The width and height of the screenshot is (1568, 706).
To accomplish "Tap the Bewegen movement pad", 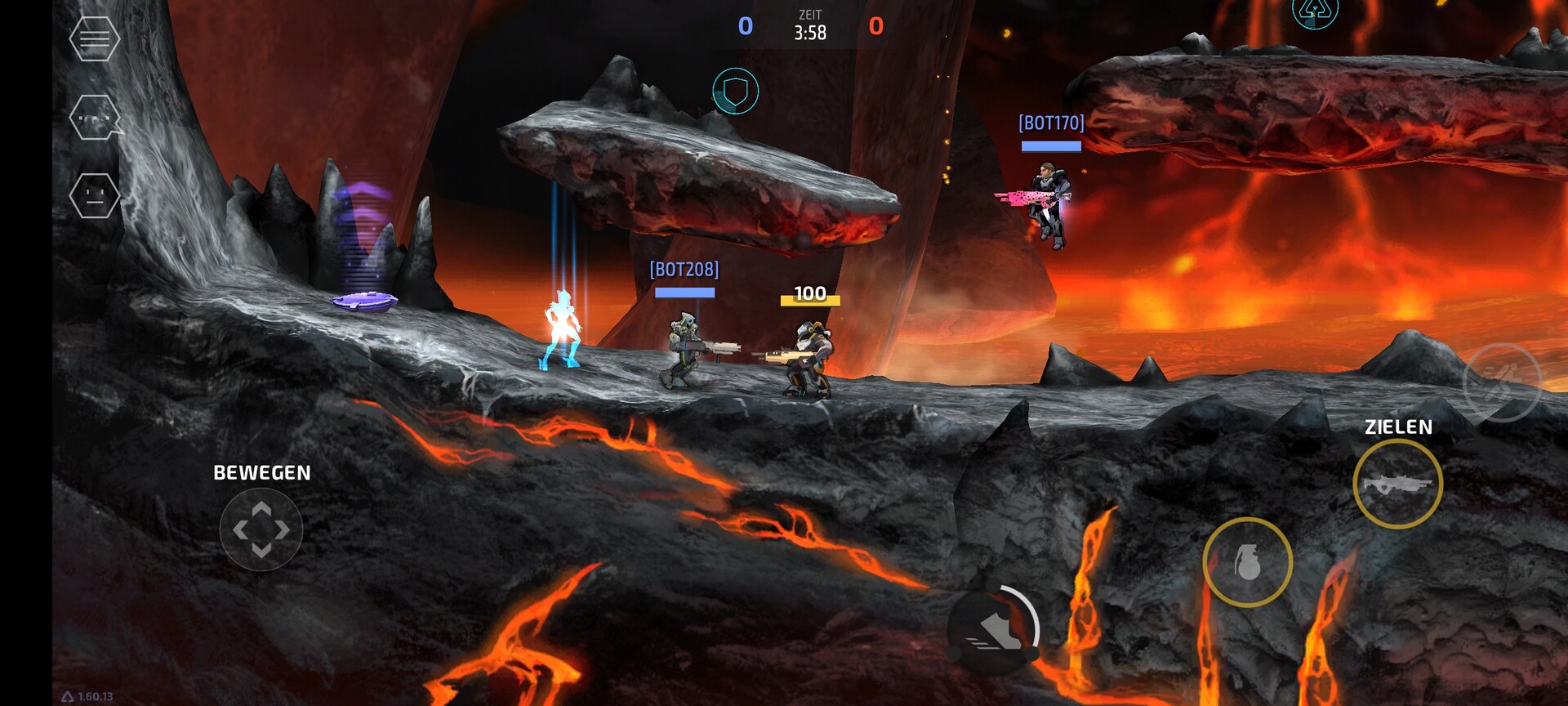I will (x=261, y=529).
